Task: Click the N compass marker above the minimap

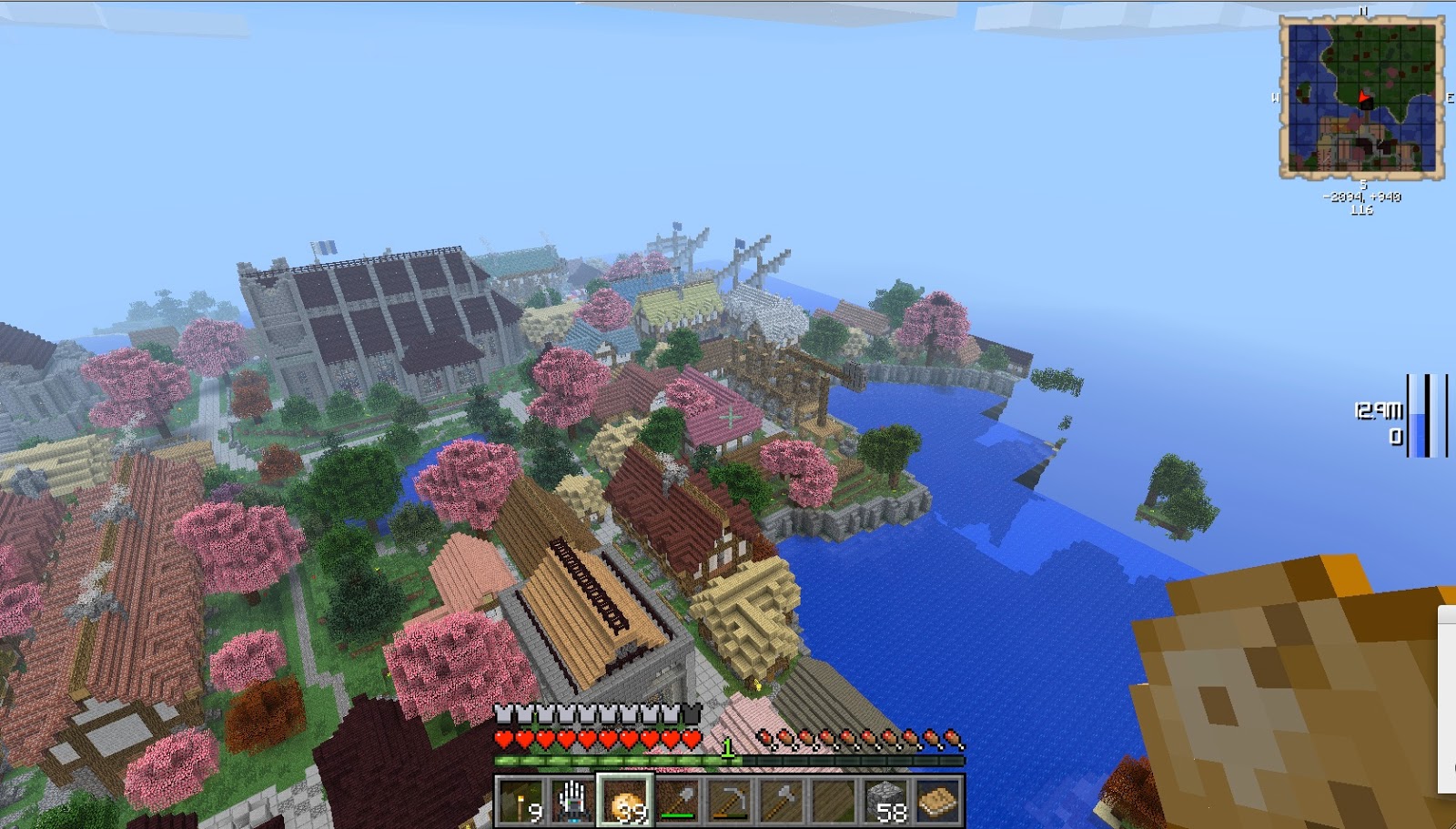Action: click(1363, 11)
